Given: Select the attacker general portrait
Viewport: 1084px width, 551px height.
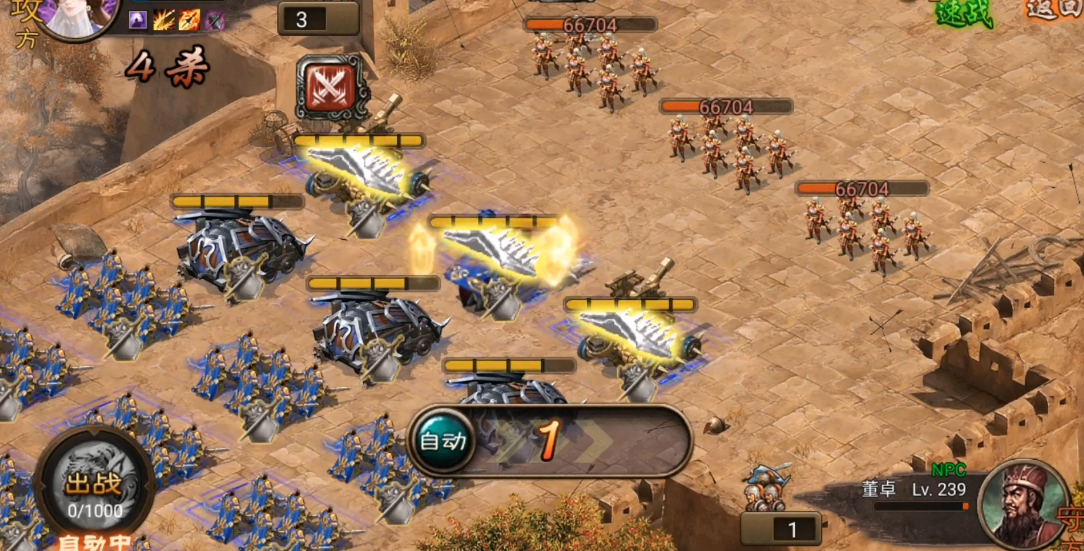Looking at the screenshot, I should pos(78,14).
